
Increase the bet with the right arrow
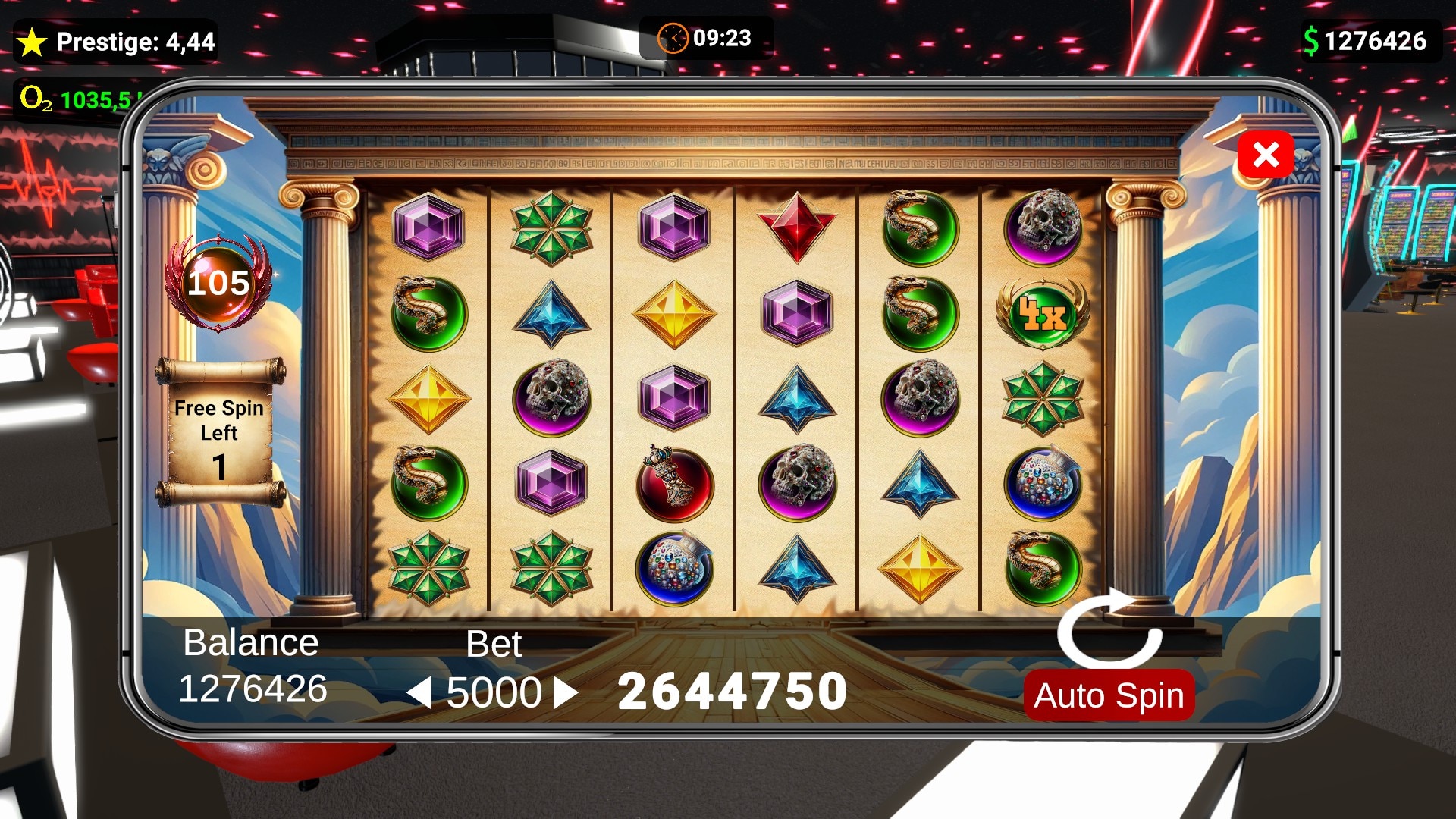click(x=565, y=692)
